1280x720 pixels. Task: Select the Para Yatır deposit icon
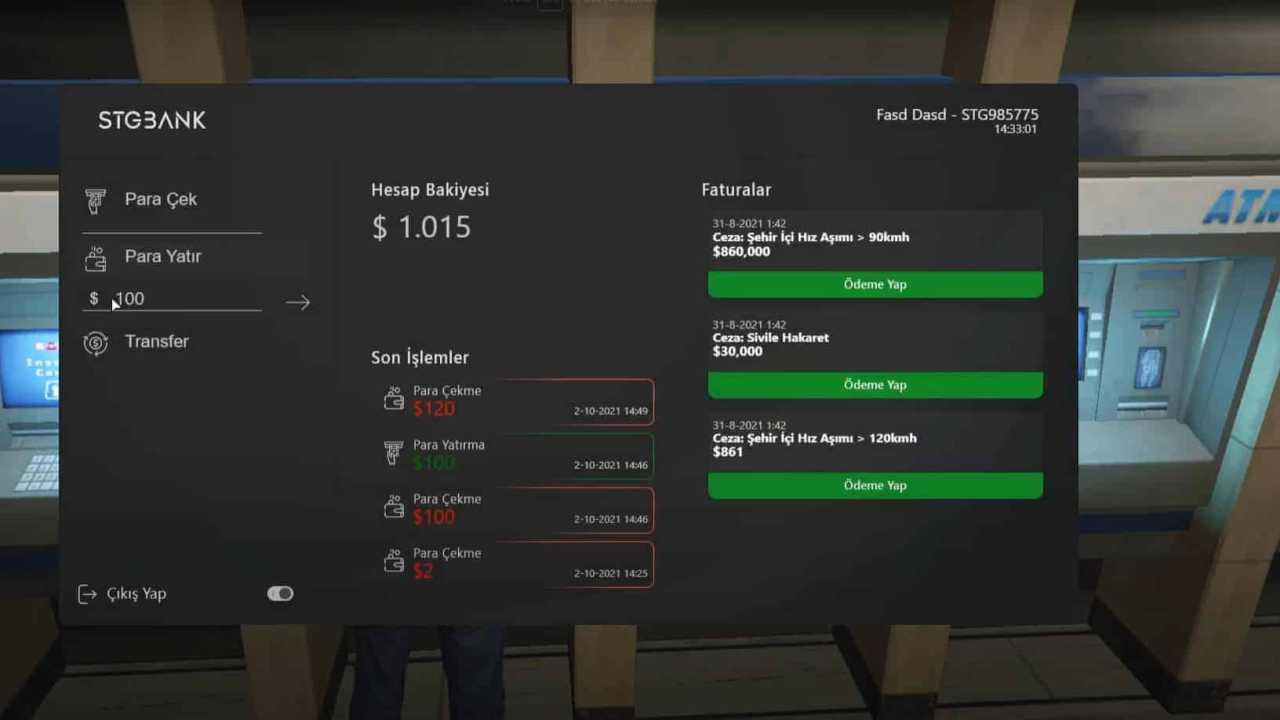pos(96,257)
